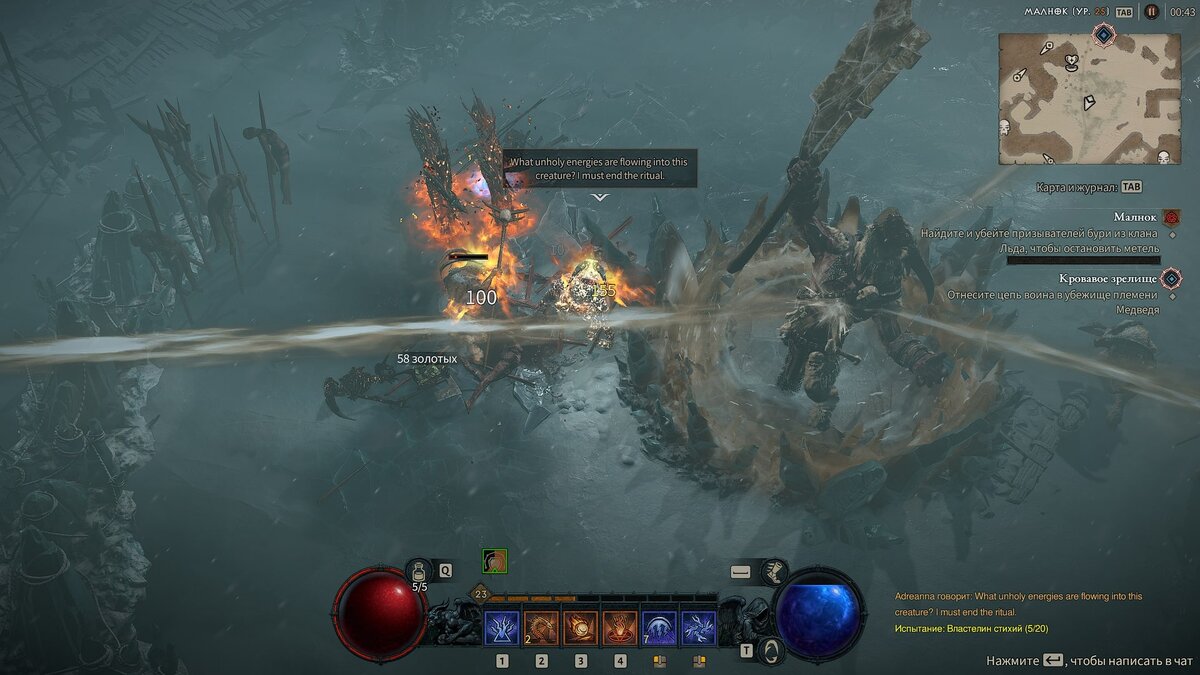Open the chat input prompt
The image size is (1200, 675).
pos(1089,661)
